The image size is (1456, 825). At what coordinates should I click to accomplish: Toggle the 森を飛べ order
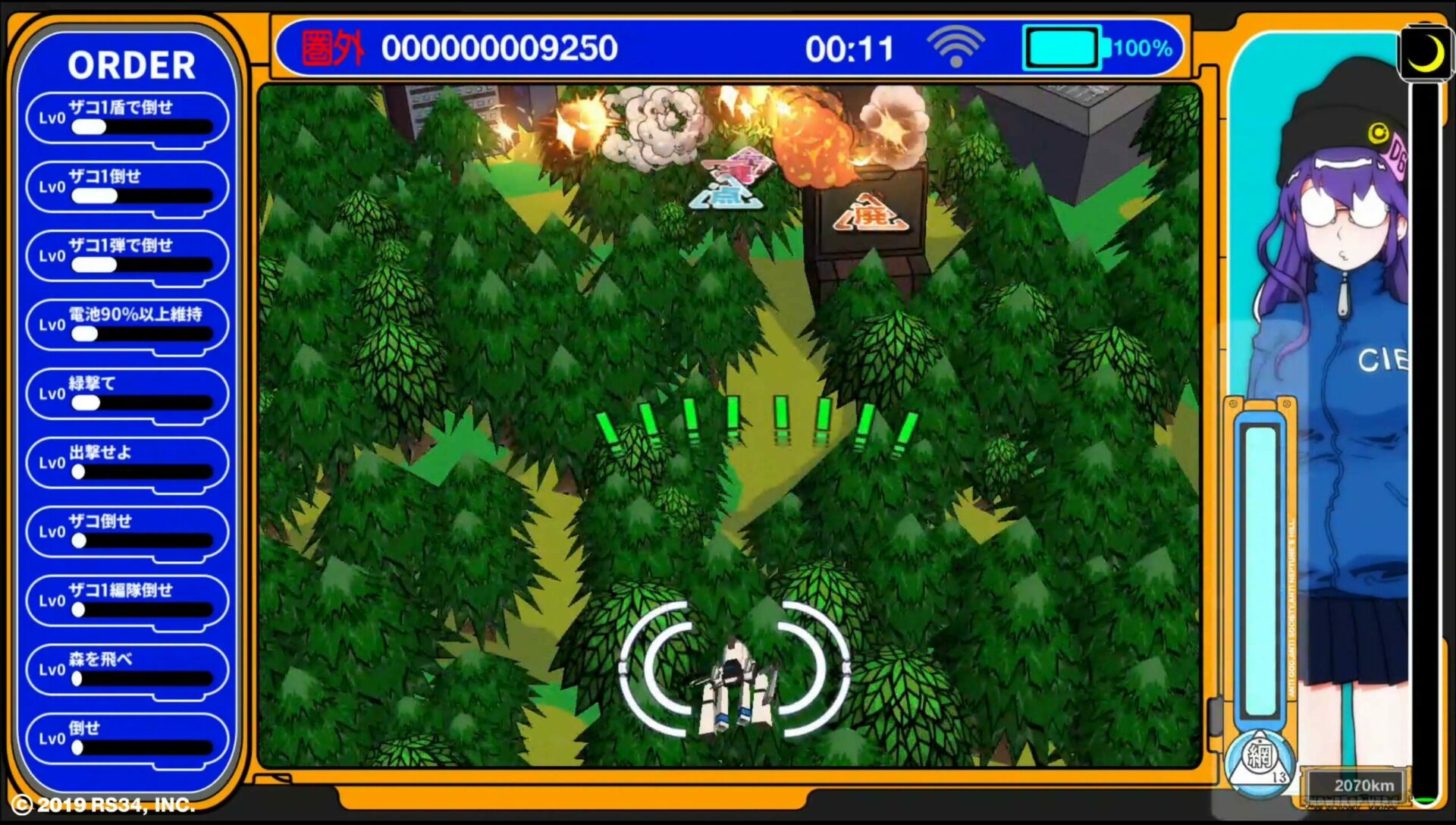pos(126,670)
